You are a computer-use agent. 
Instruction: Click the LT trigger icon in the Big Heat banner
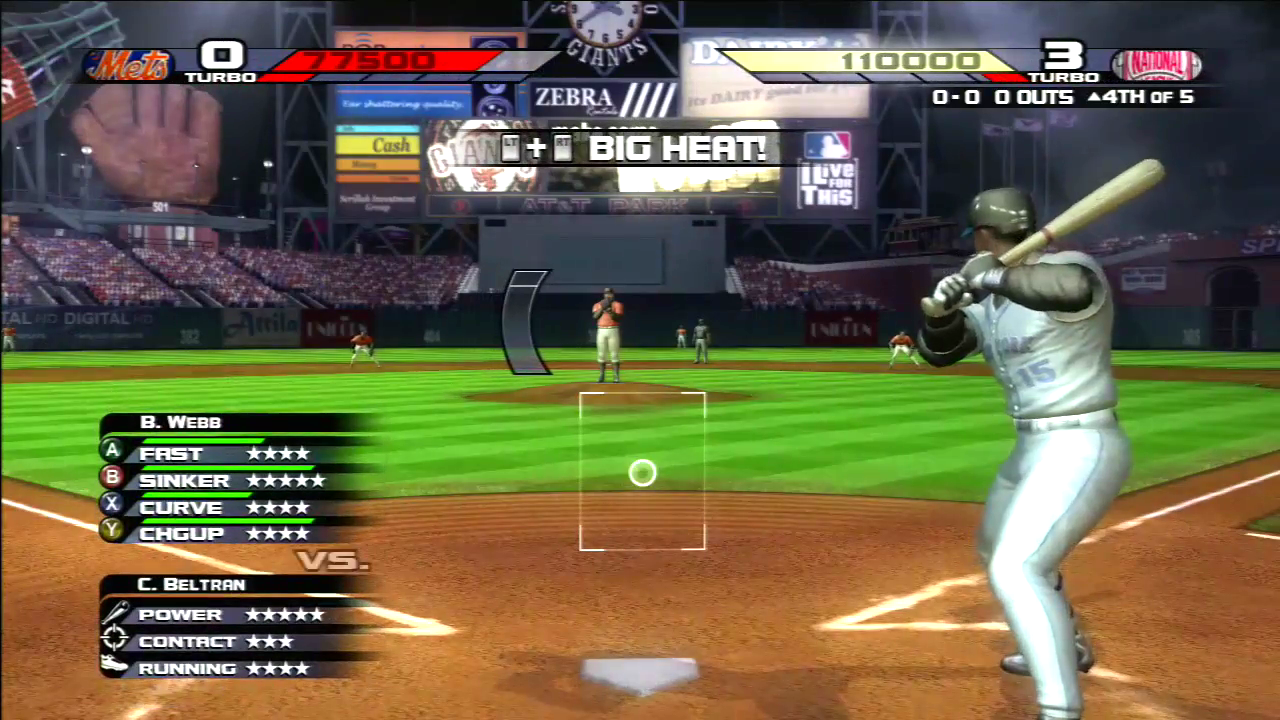click(511, 148)
